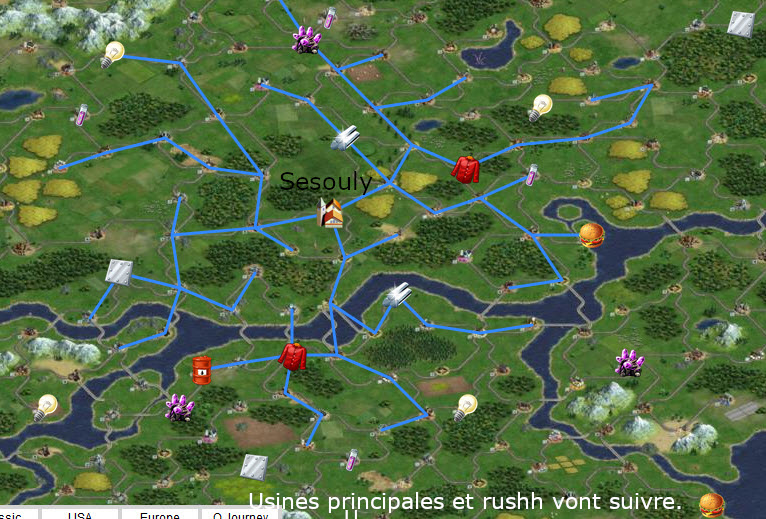Switch to the USA tab
Viewport: 766px width, 519px height.
pyautogui.click(x=80, y=514)
